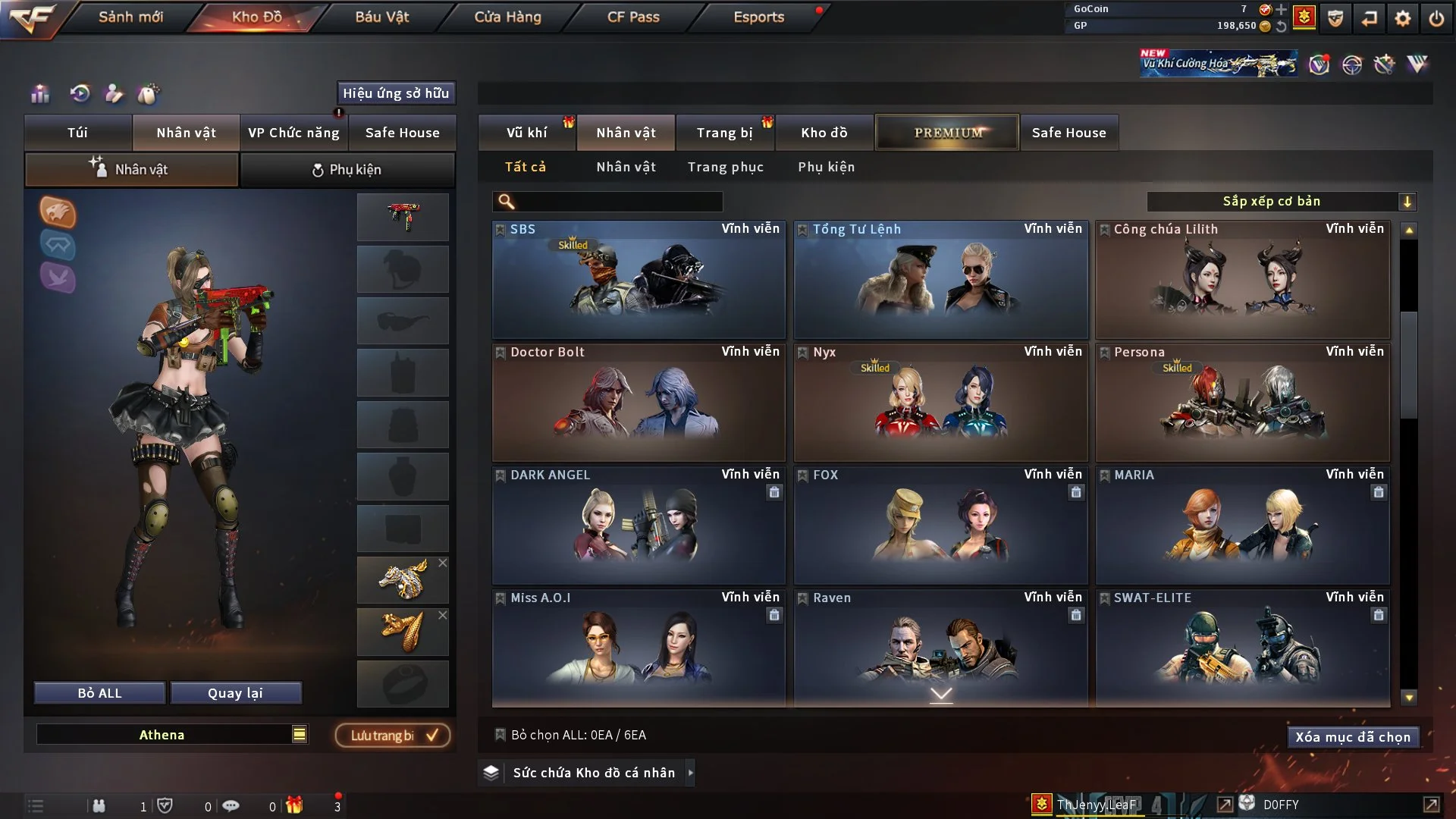Remove the equipped golden dragon accessory
This screenshot has width=1456, height=819.
(443, 563)
